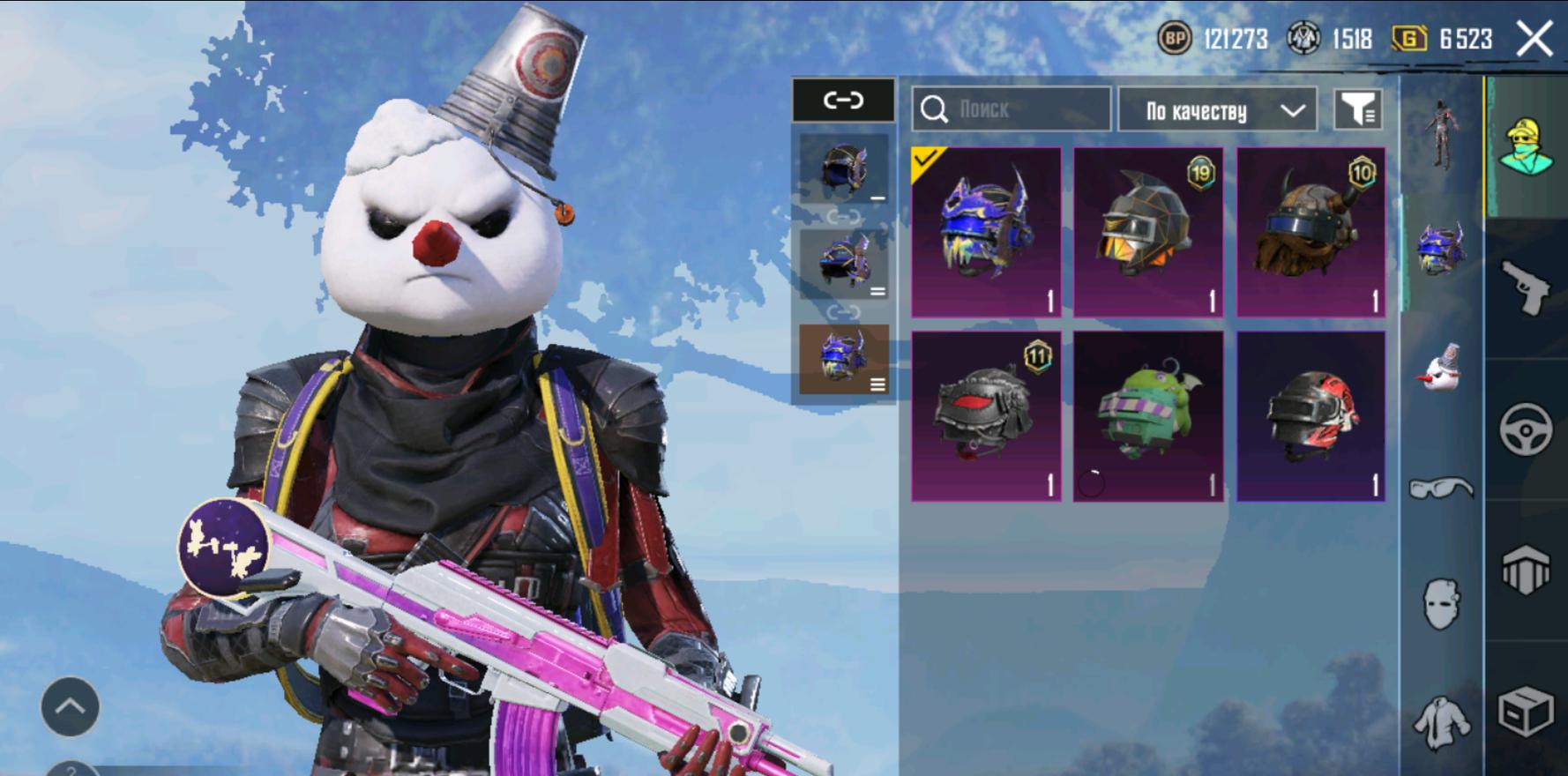The width and height of the screenshot is (1568, 776).
Task: Open the character outfit tab with yellow cap
Action: pyautogui.click(x=1527, y=147)
